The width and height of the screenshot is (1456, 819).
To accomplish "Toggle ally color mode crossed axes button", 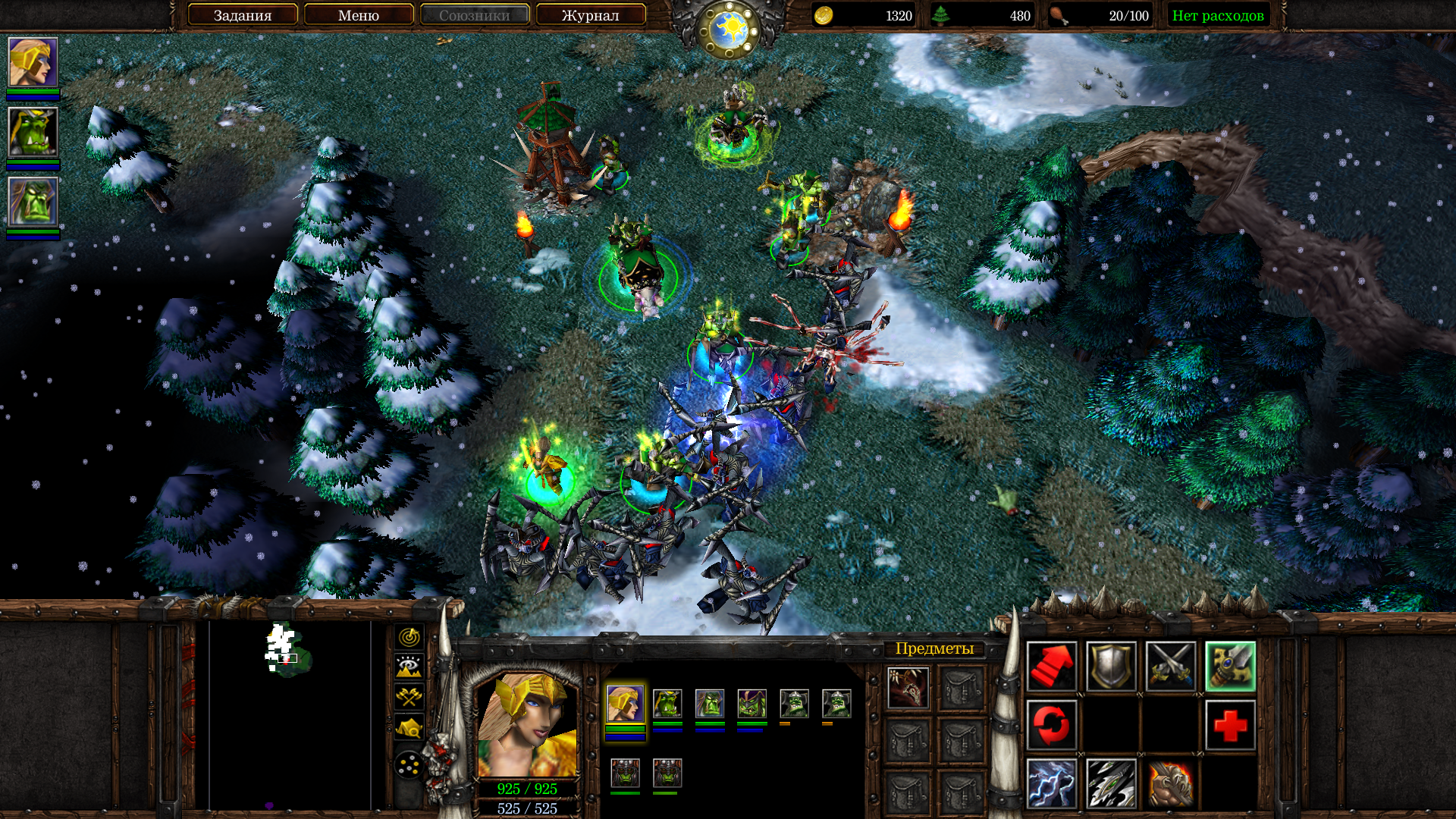I will [409, 698].
